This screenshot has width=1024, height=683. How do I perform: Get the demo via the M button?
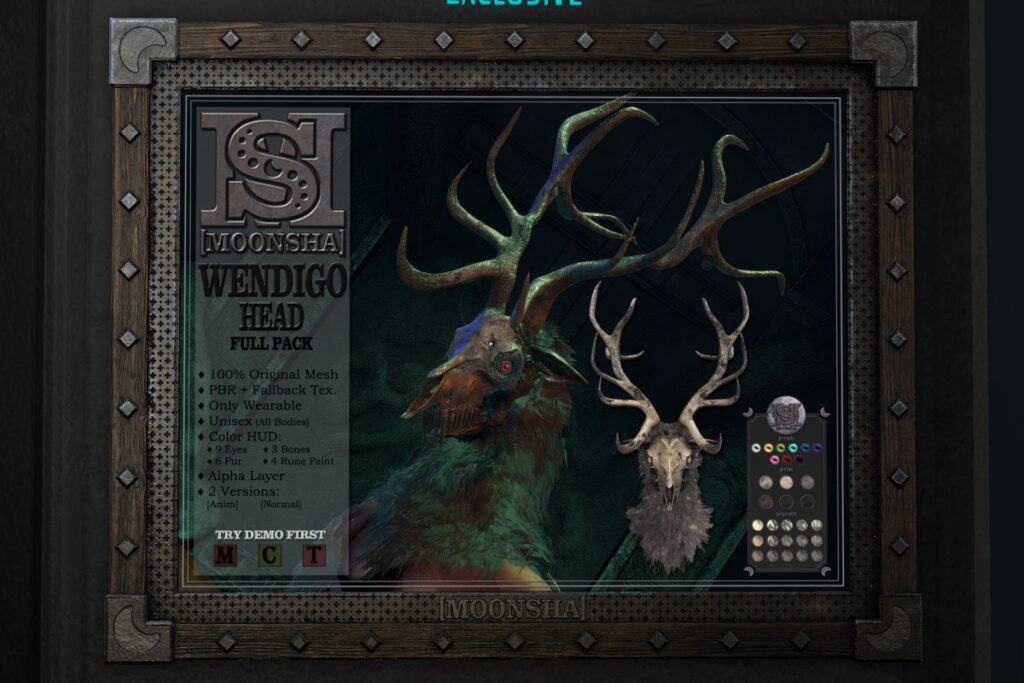[x=226, y=554]
